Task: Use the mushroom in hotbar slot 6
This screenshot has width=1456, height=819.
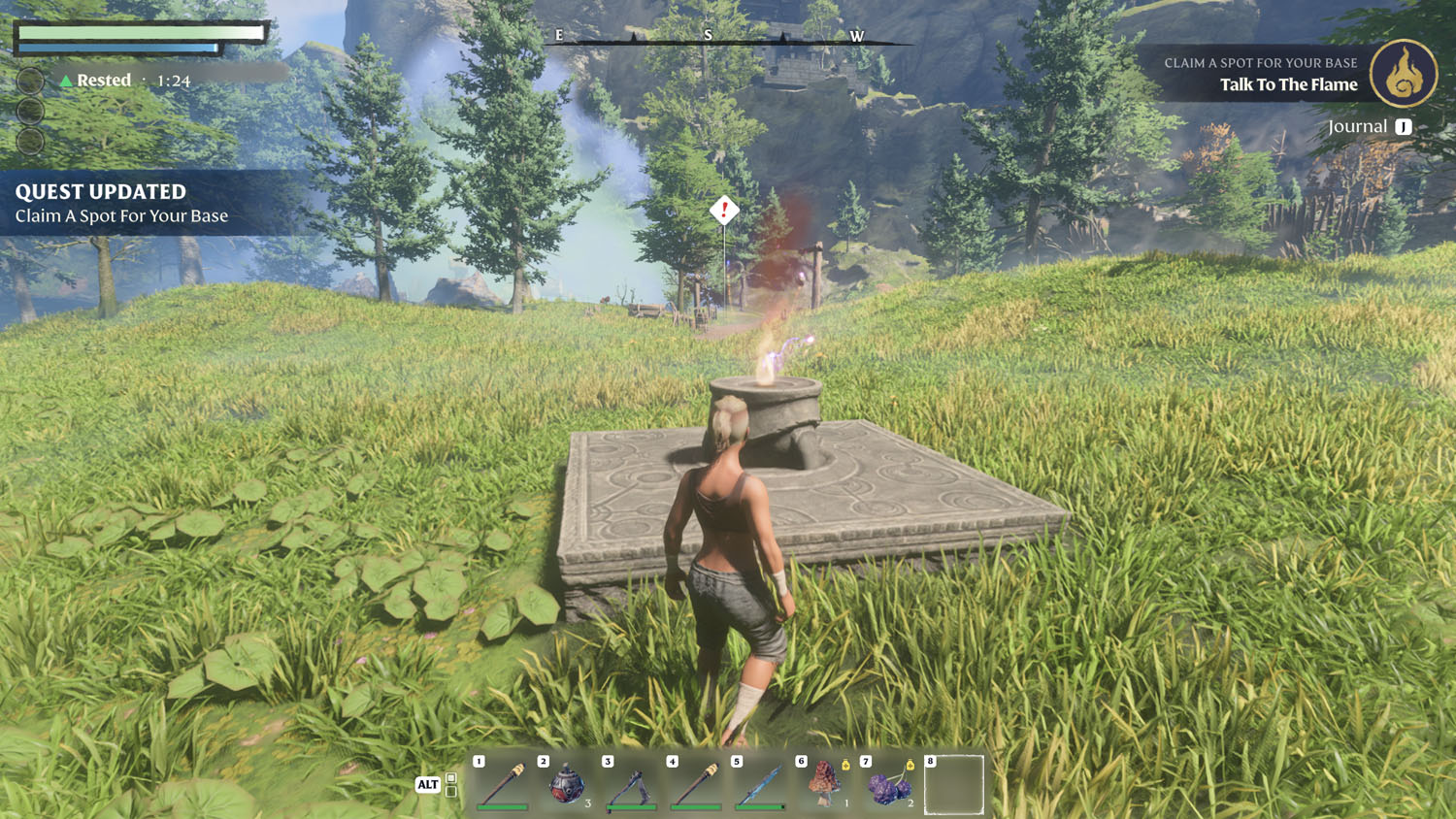Action: [825, 783]
